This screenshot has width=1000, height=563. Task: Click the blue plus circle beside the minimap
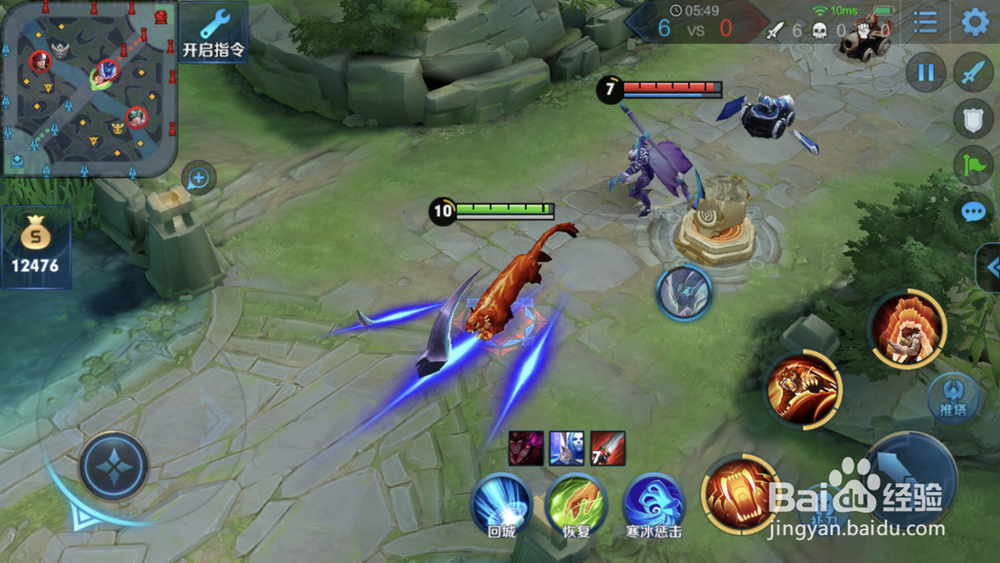point(199,179)
